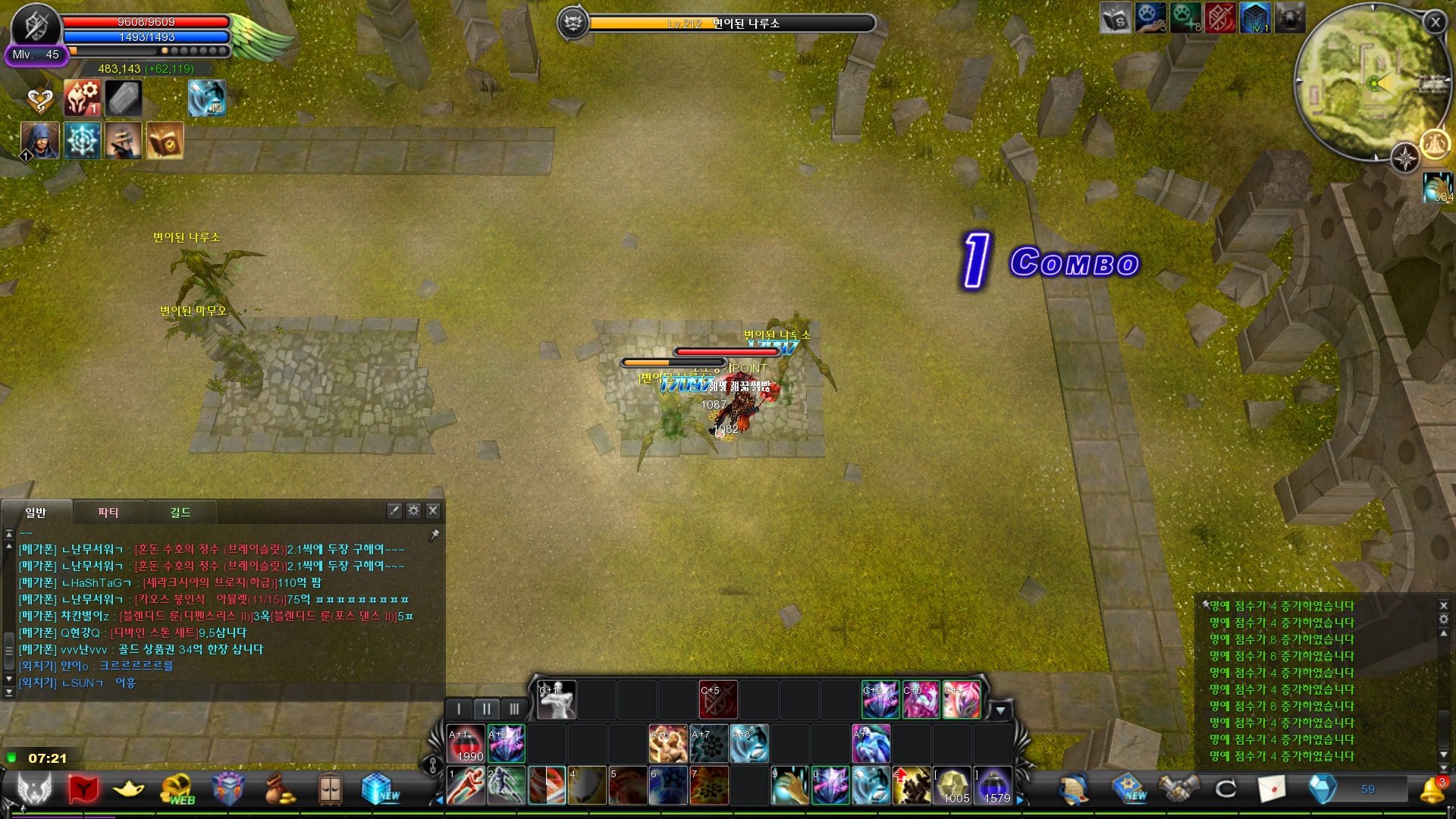Open the 길드 chat tab
Screen dimensions: 1456x819
coord(180,513)
